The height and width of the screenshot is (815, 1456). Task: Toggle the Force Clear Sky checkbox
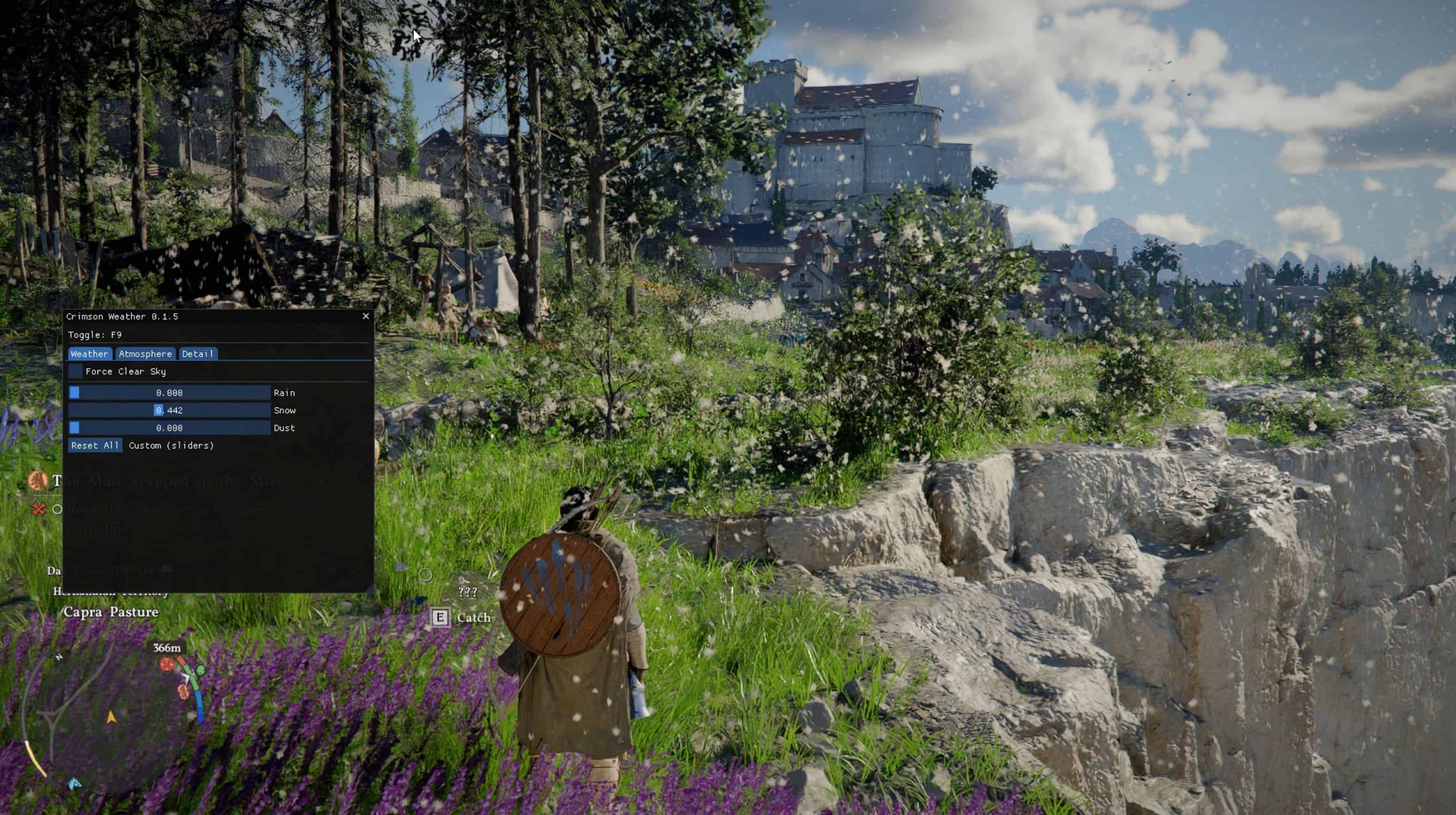75,371
